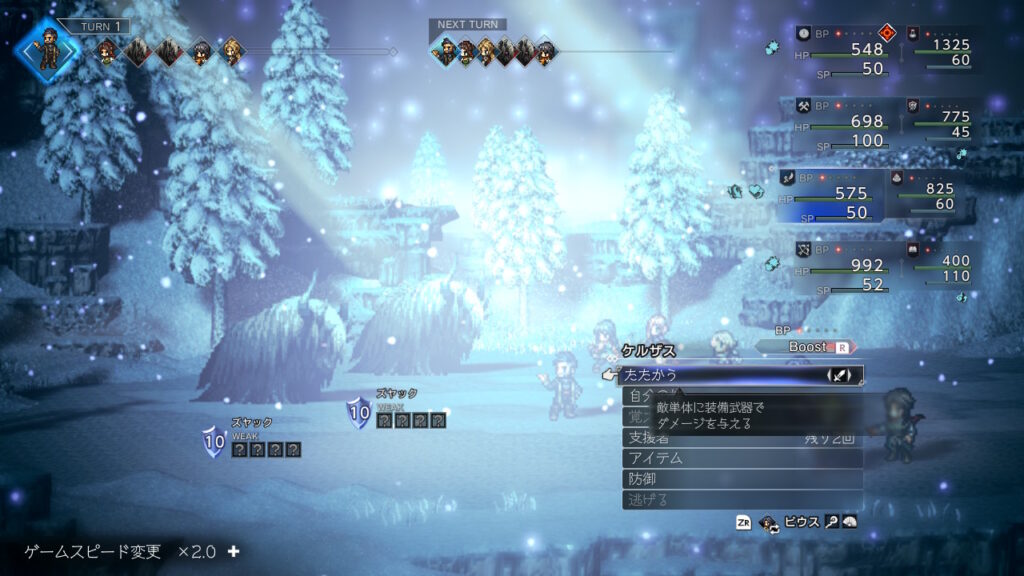Click the large current-turn character portrait
Screen dimensions: 1024x576
point(47,49)
